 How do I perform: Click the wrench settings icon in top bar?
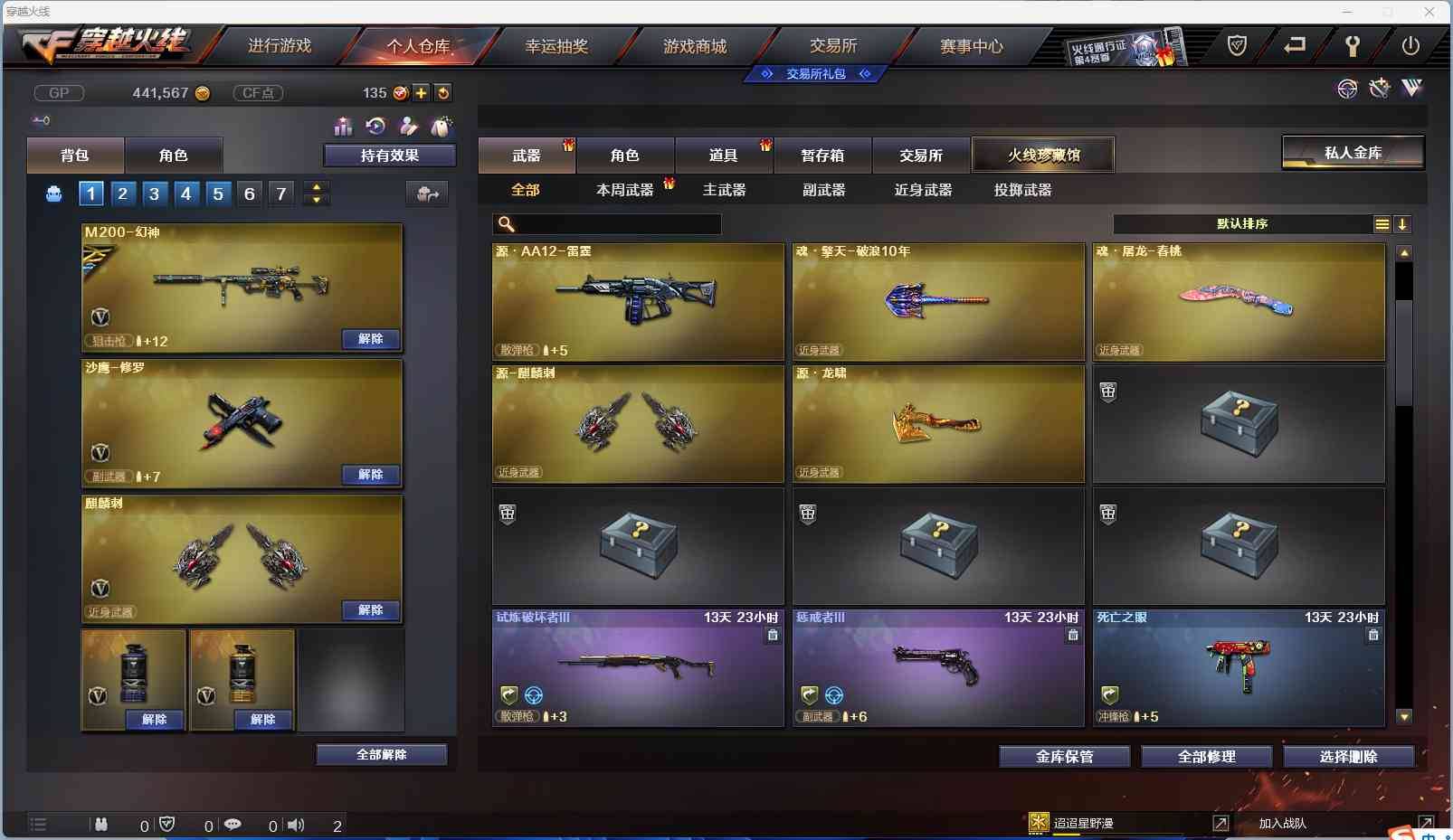1354,44
